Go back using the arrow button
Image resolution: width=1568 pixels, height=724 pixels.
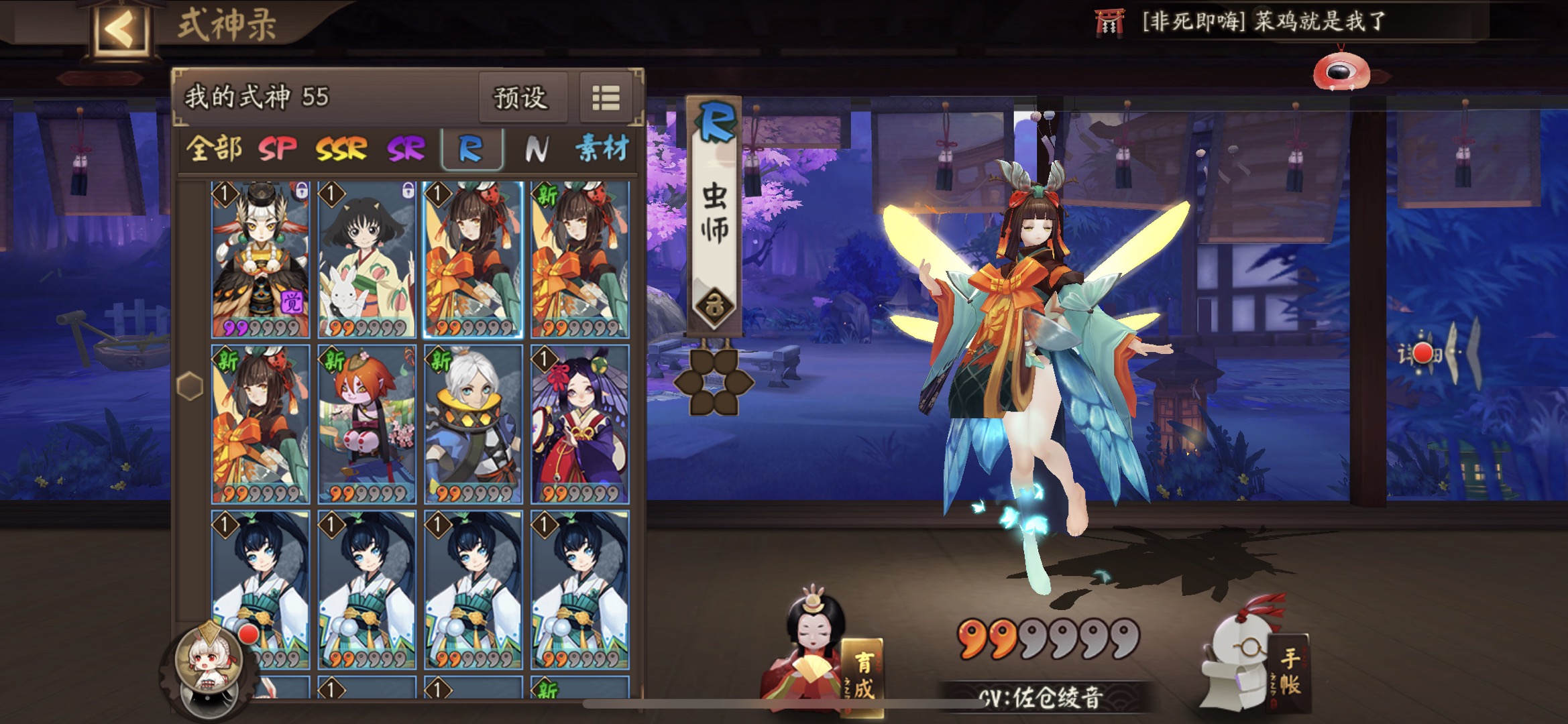coord(121,29)
